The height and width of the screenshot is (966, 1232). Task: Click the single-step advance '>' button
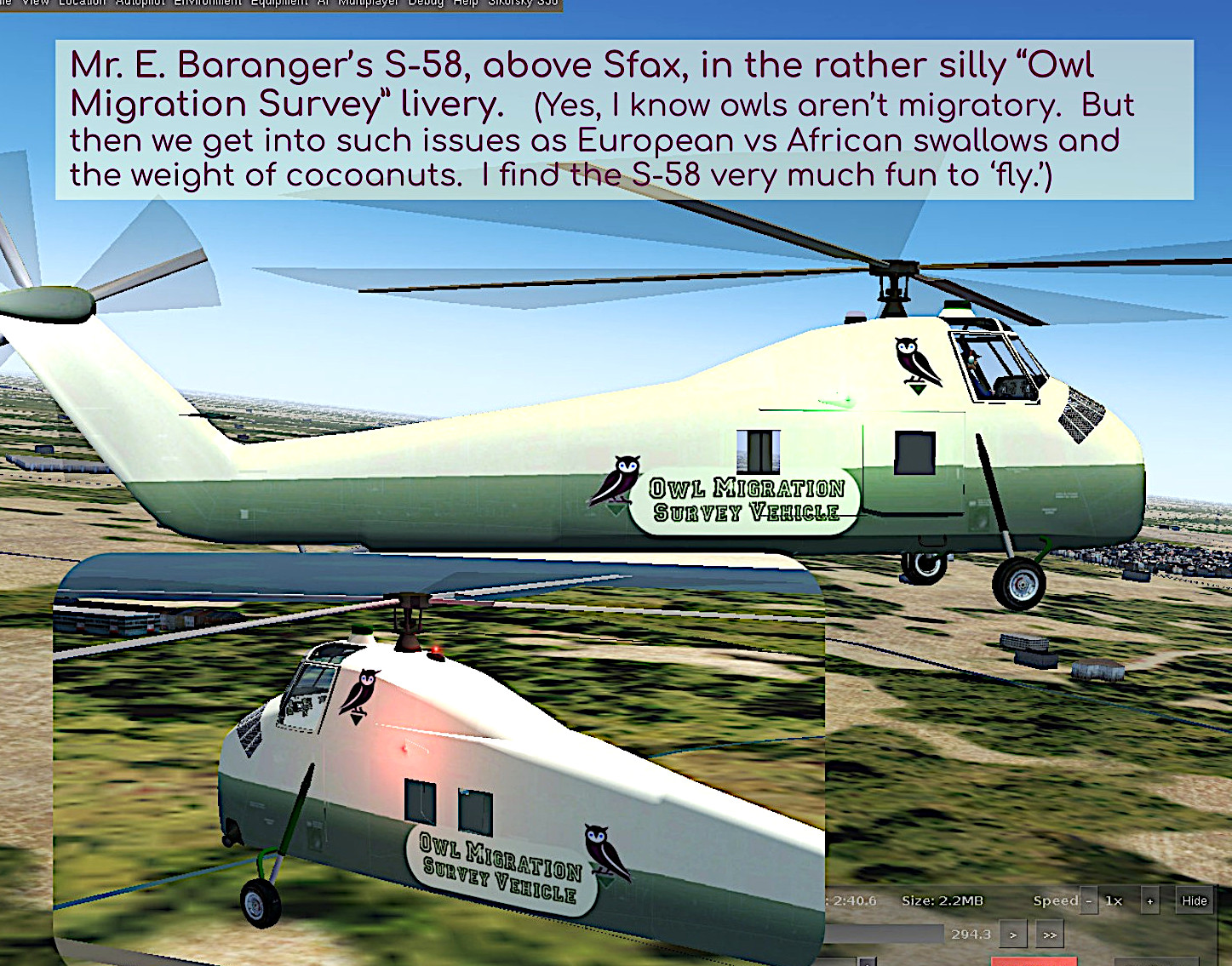tap(1012, 934)
